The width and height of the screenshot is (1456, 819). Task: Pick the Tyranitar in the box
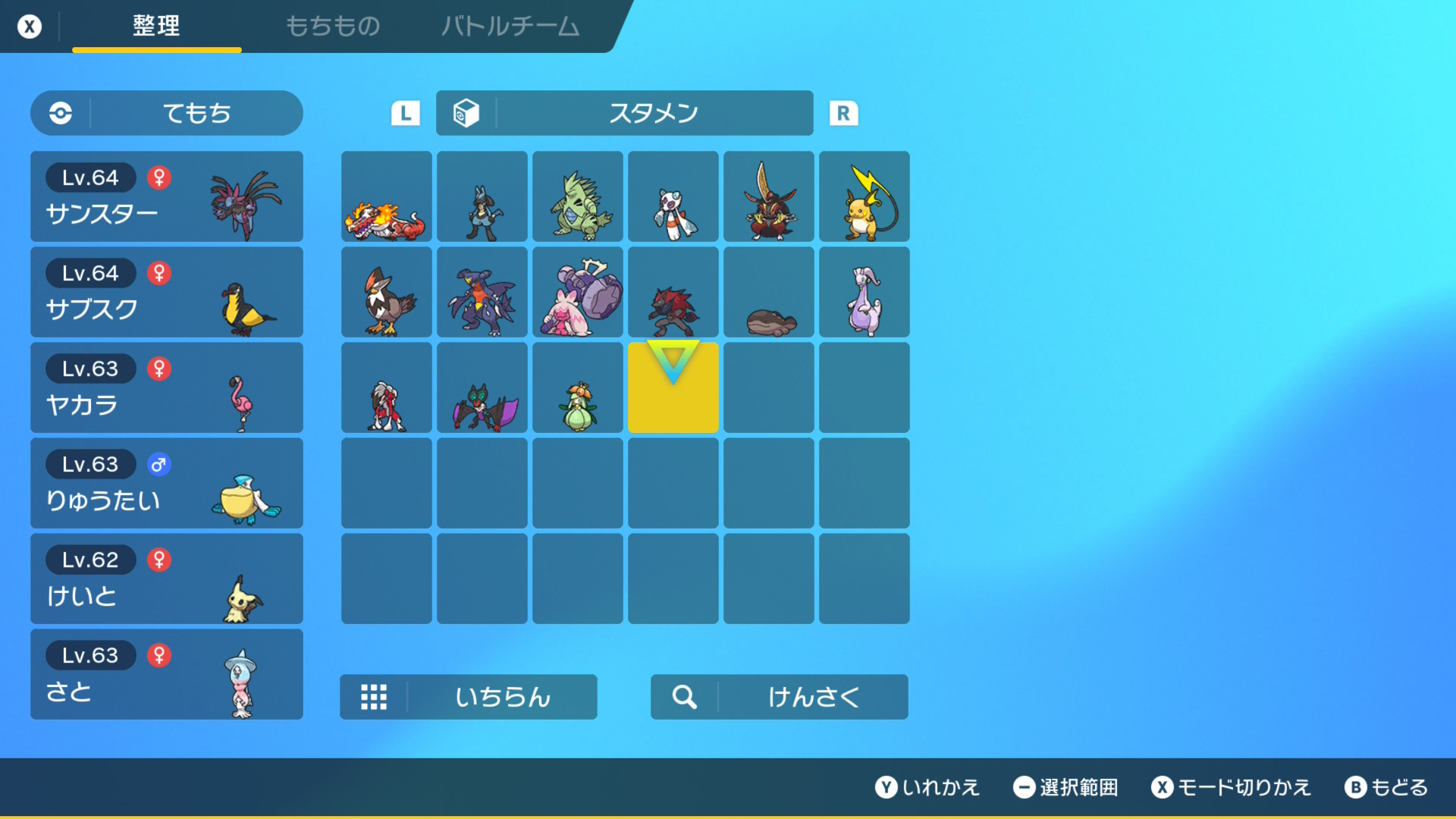pyautogui.click(x=578, y=197)
